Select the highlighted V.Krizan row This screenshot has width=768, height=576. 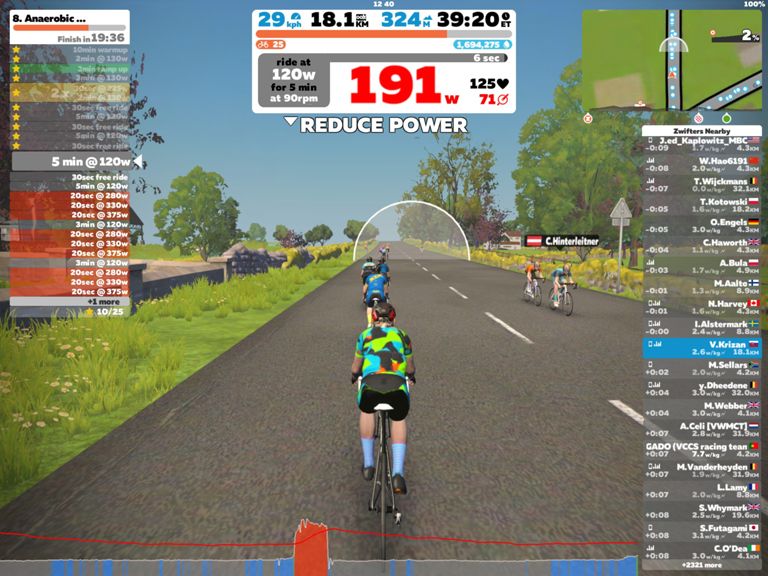pos(703,347)
